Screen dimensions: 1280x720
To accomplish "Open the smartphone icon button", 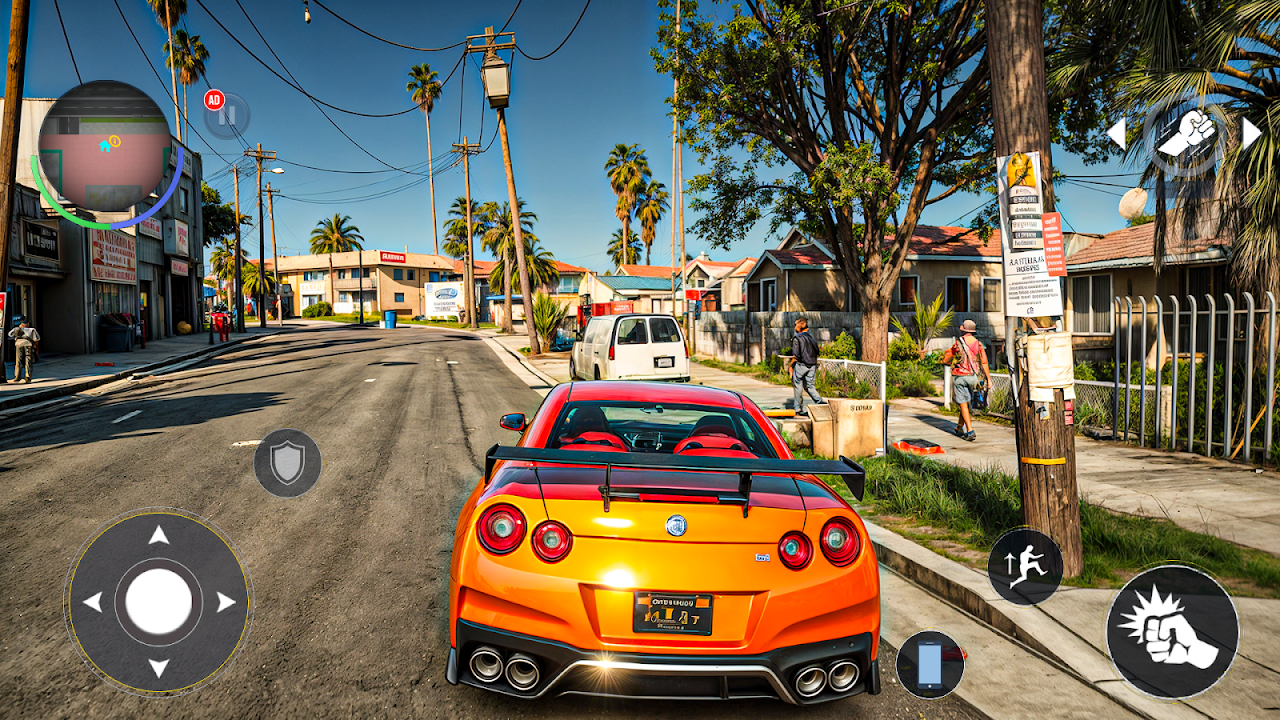I will pyautogui.click(x=930, y=664).
